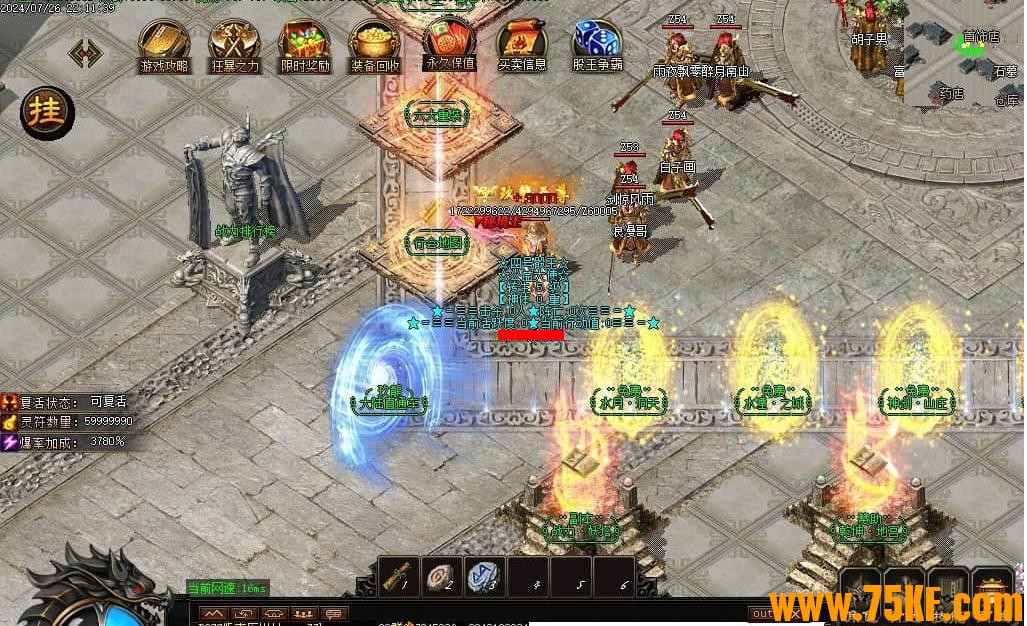Toggle the double-arrow collapse button

[84, 51]
